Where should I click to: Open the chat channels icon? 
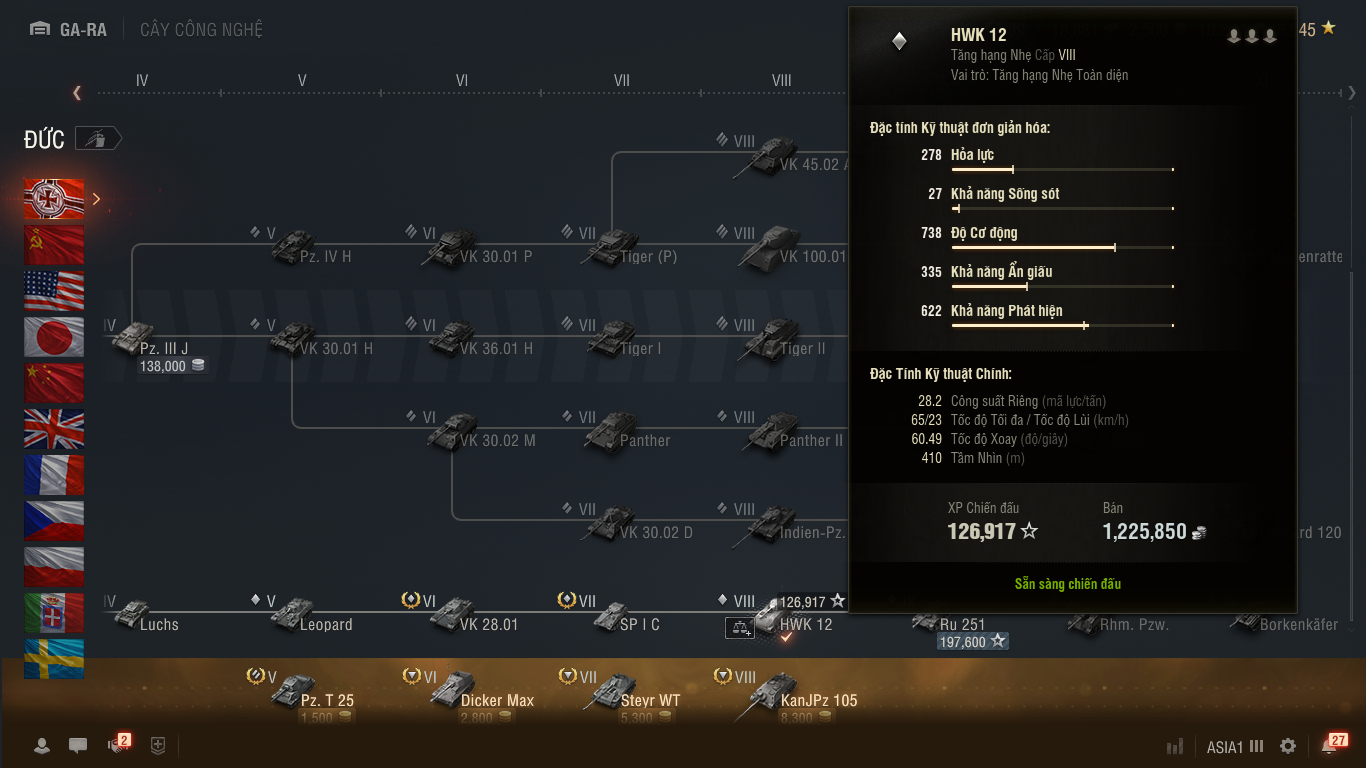coord(78,746)
